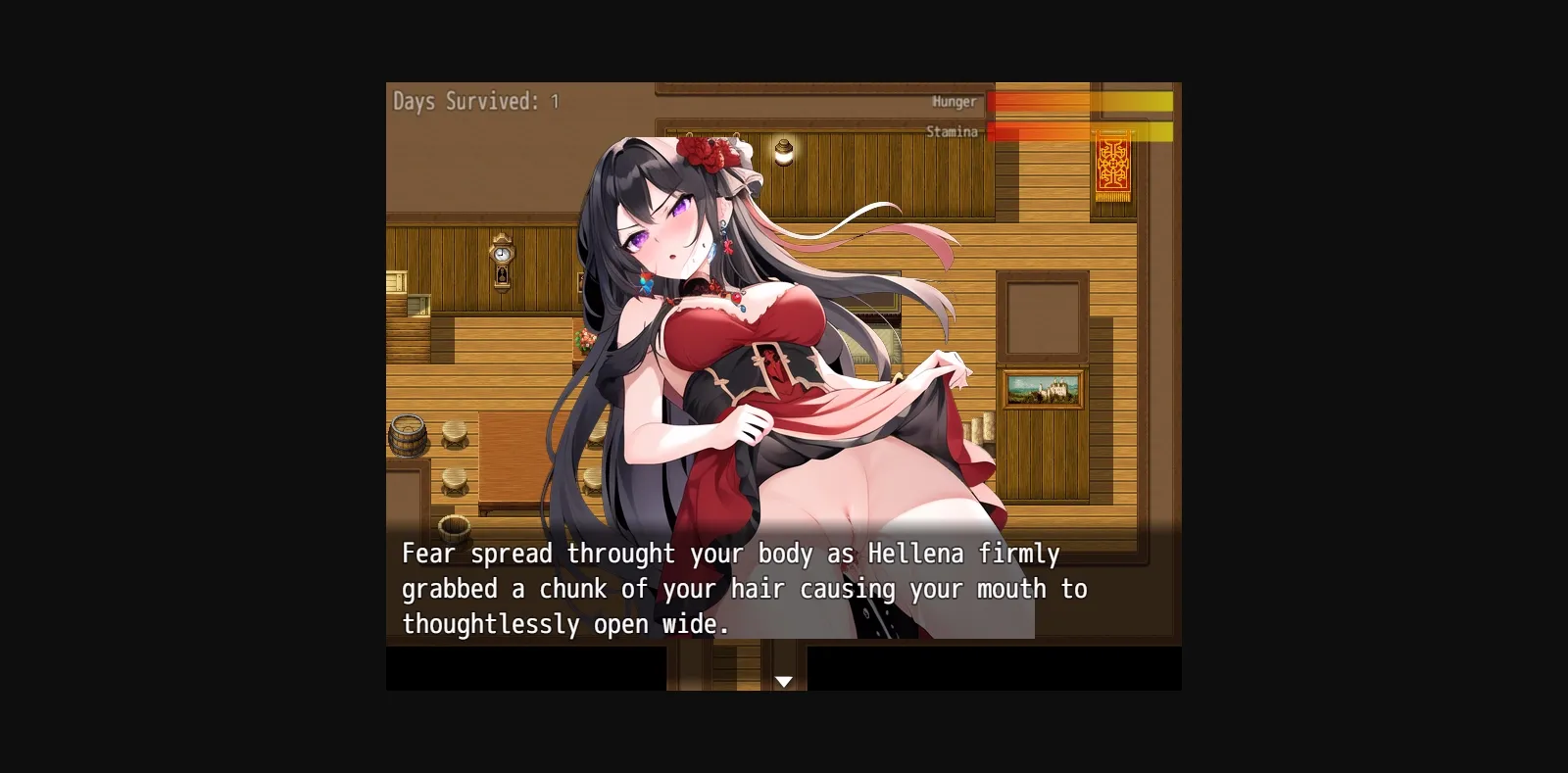Select the Stamina label in the status area
The height and width of the screenshot is (773, 1568).
point(952,130)
